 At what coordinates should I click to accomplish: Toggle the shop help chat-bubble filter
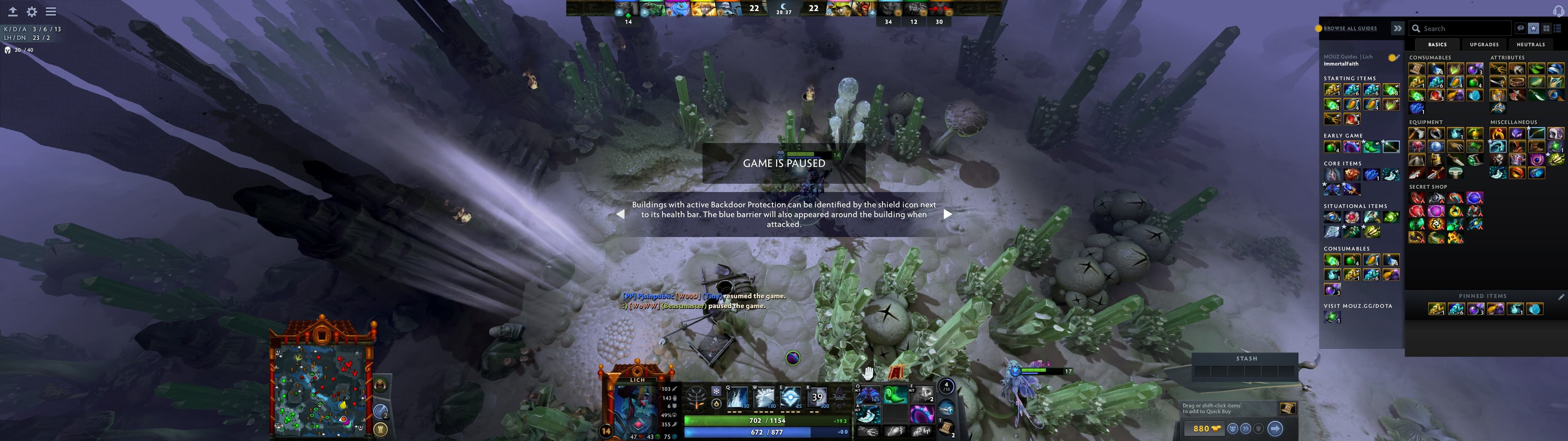point(1521,29)
